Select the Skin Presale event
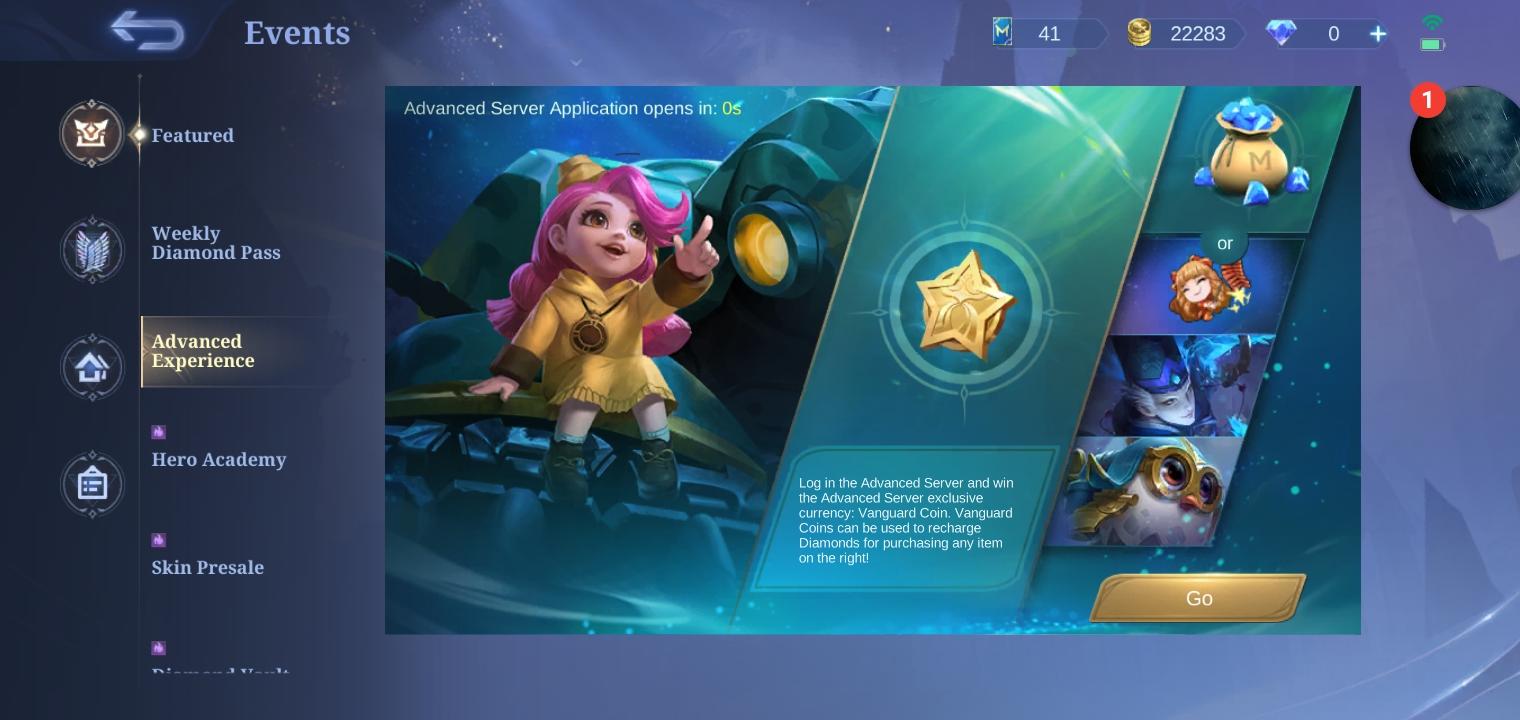The height and width of the screenshot is (720, 1520). tap(208, 567)
